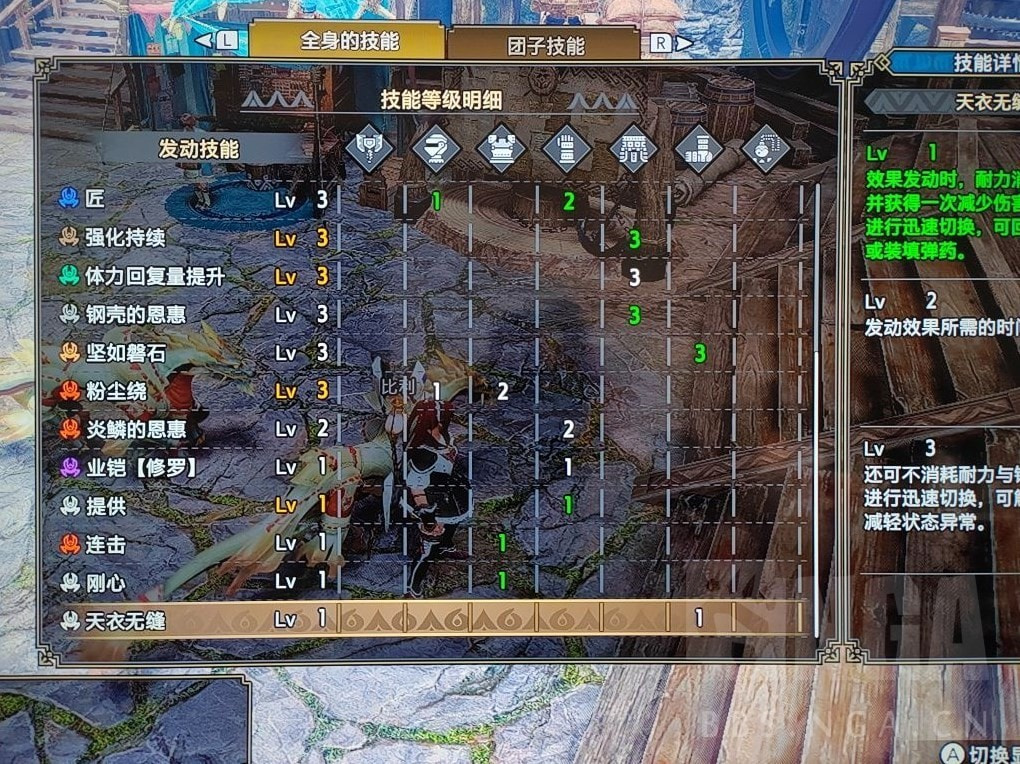
Task: Choose the arm guard column icon
Action: click(x=568, y=150)
